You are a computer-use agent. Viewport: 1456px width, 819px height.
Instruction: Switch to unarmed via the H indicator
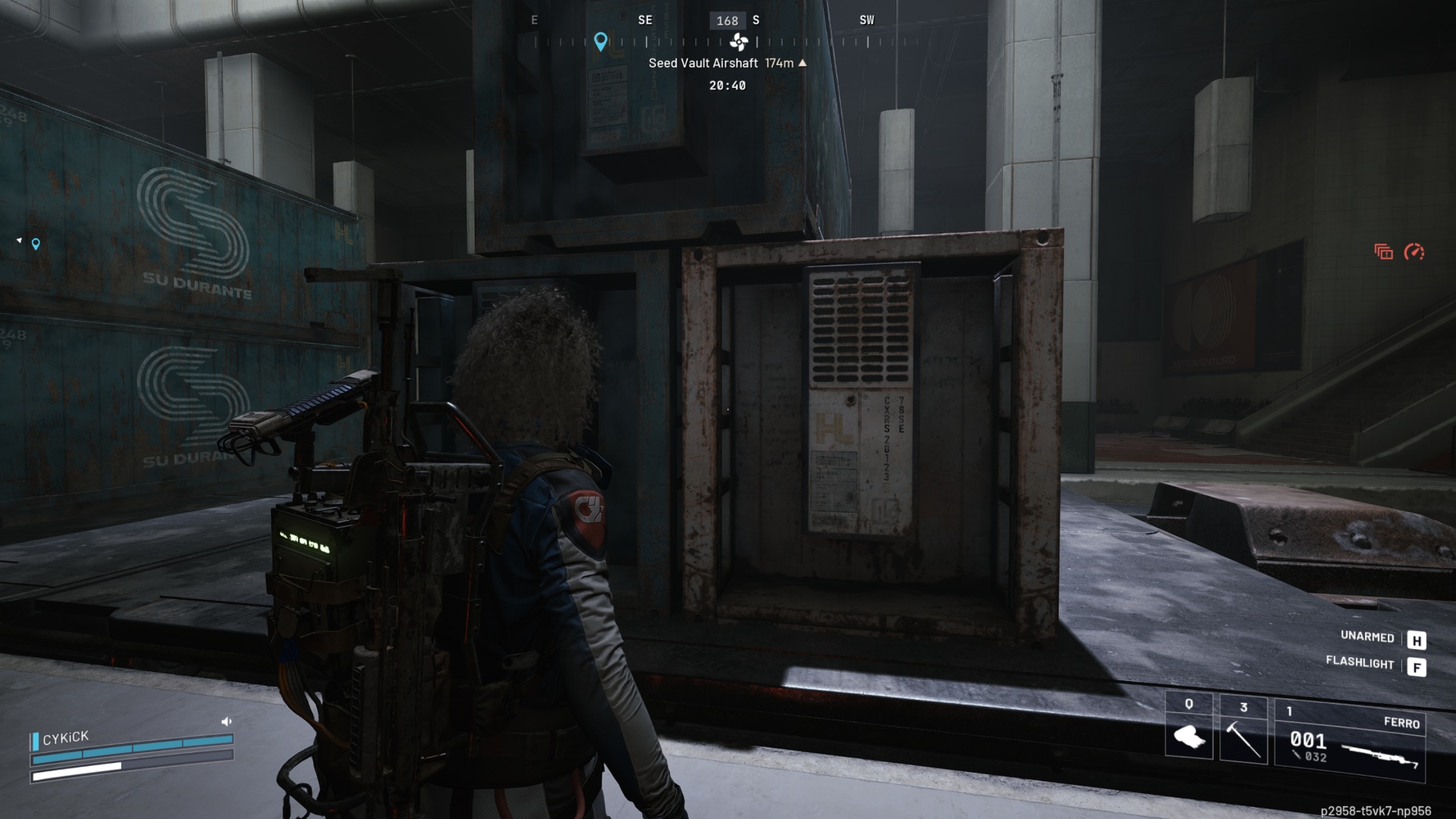(1417, 641)
